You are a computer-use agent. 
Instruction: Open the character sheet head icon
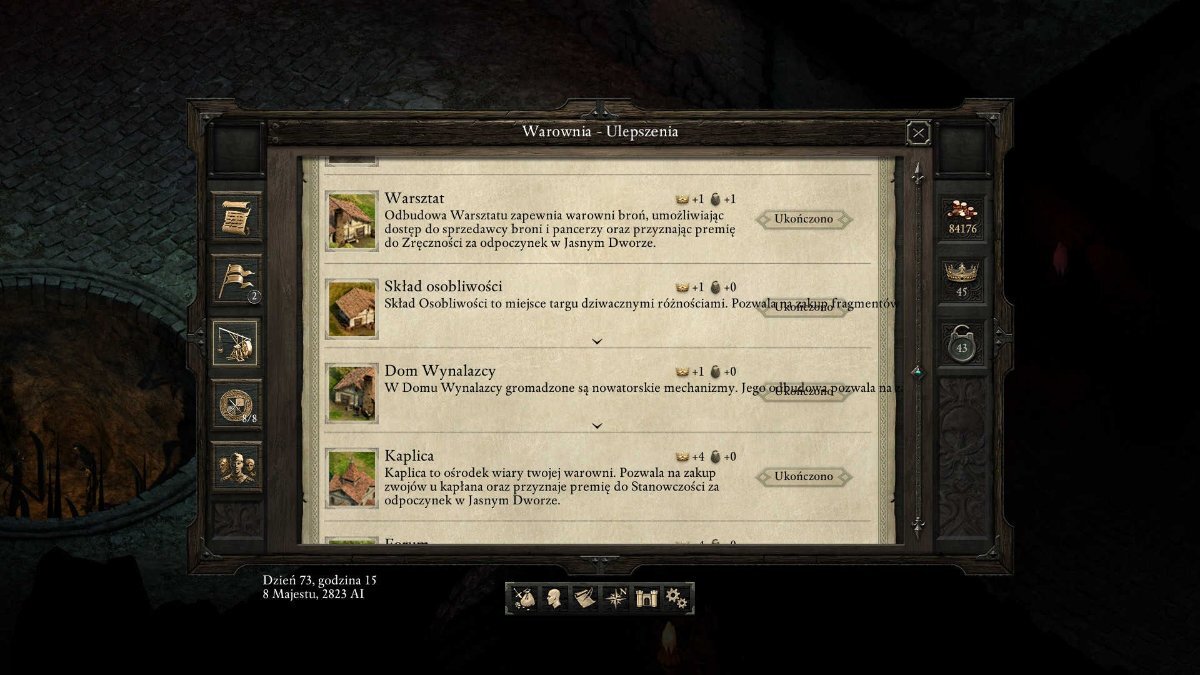[x=553, y=598]
